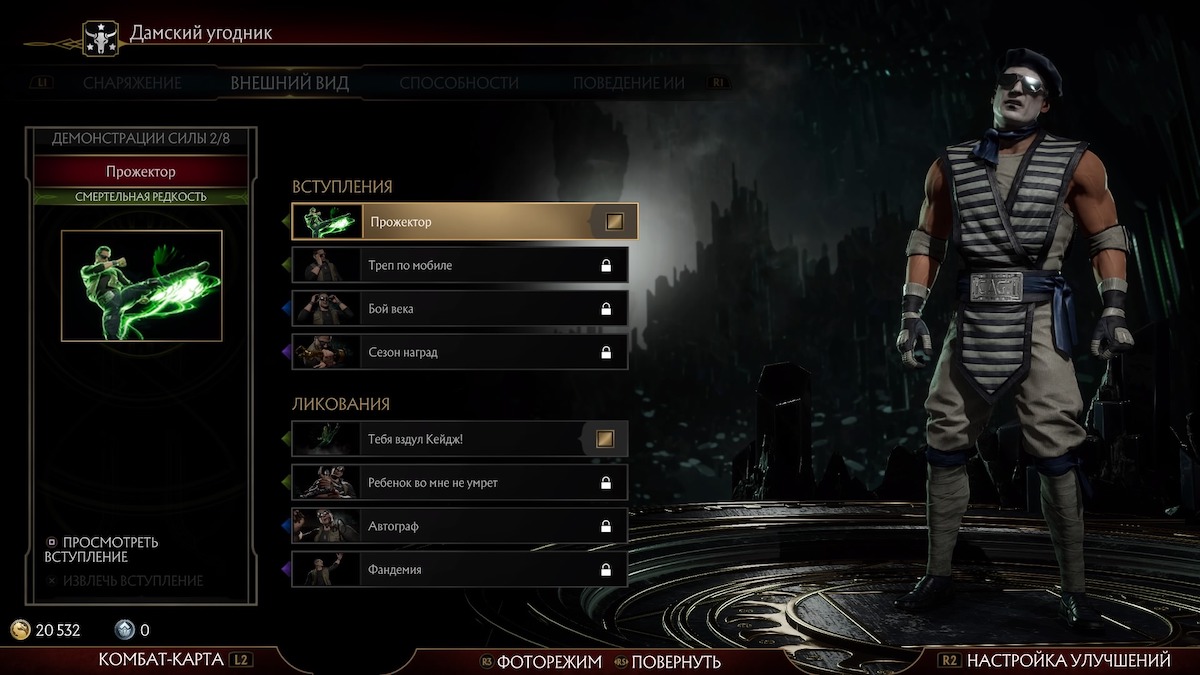Select the Бой века intro
Image resolution: width=1200 pixels, height=675 pixels.
460,308
